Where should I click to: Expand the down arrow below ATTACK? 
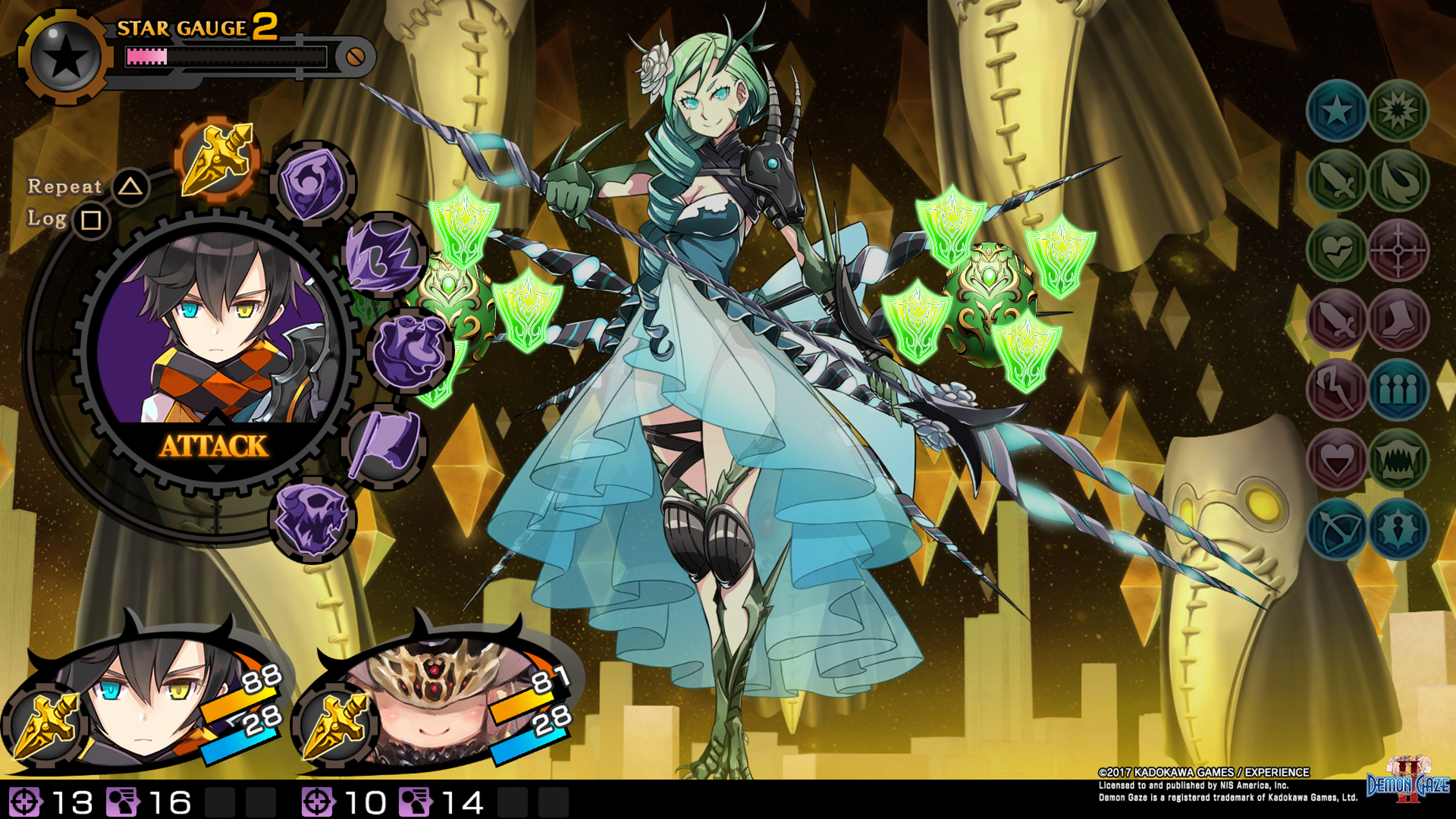pos(215,470)
